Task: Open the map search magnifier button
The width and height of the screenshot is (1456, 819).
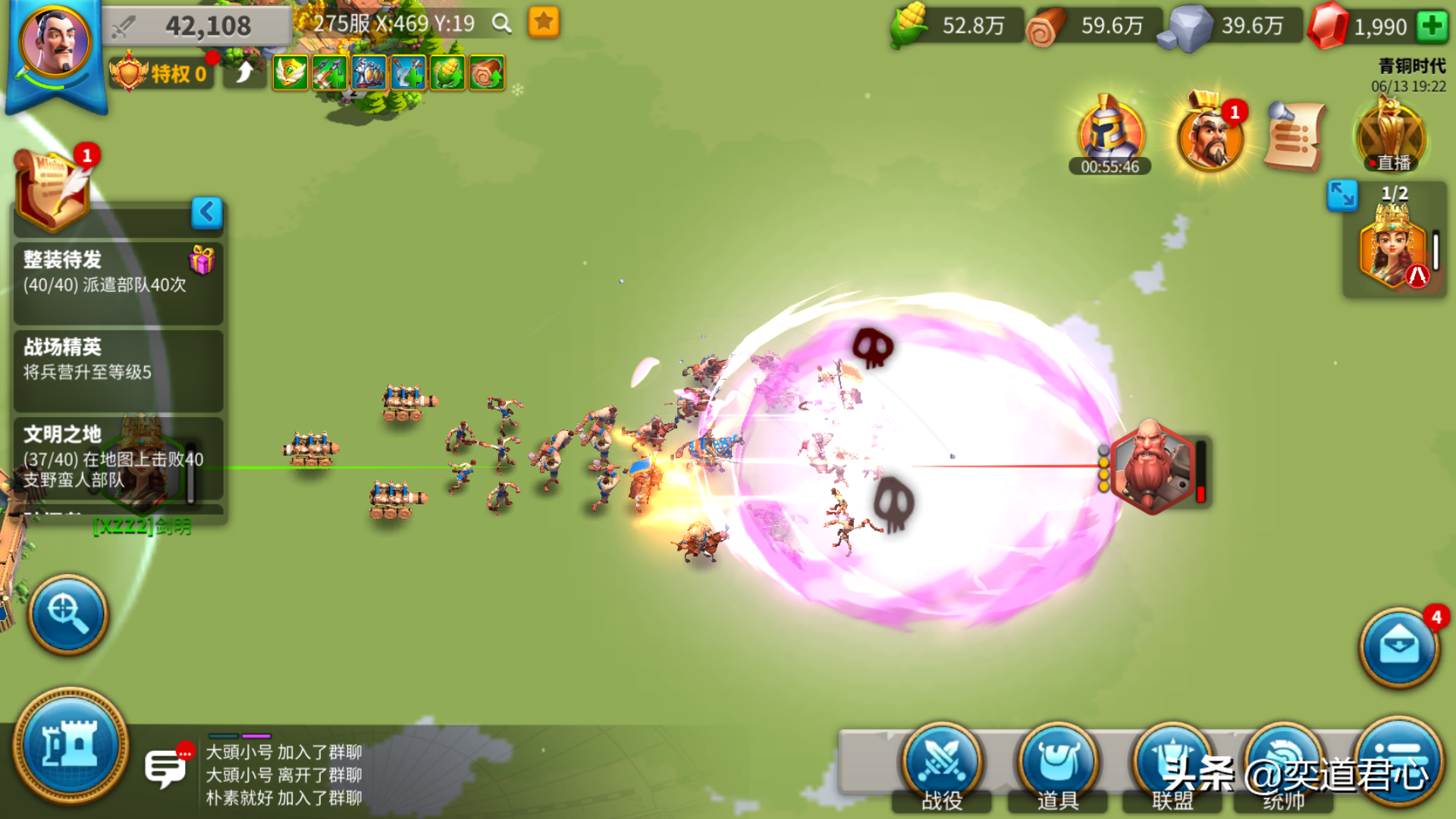Action: click(68, 613)
